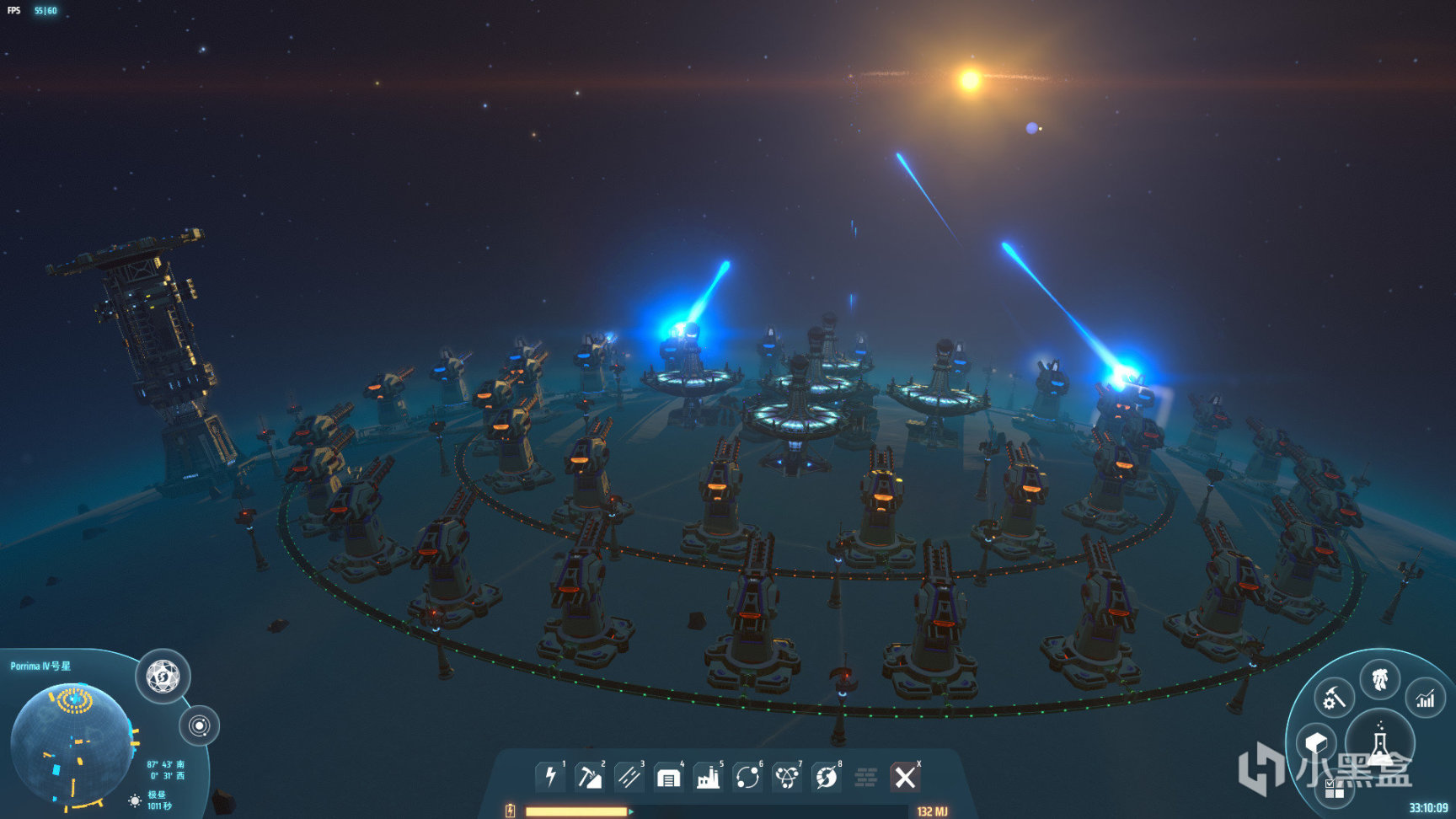The height and width of the screenshot is (819, 1456).
Task: Open the replicator hammer and gear icon
Action: pos(1334,698)
